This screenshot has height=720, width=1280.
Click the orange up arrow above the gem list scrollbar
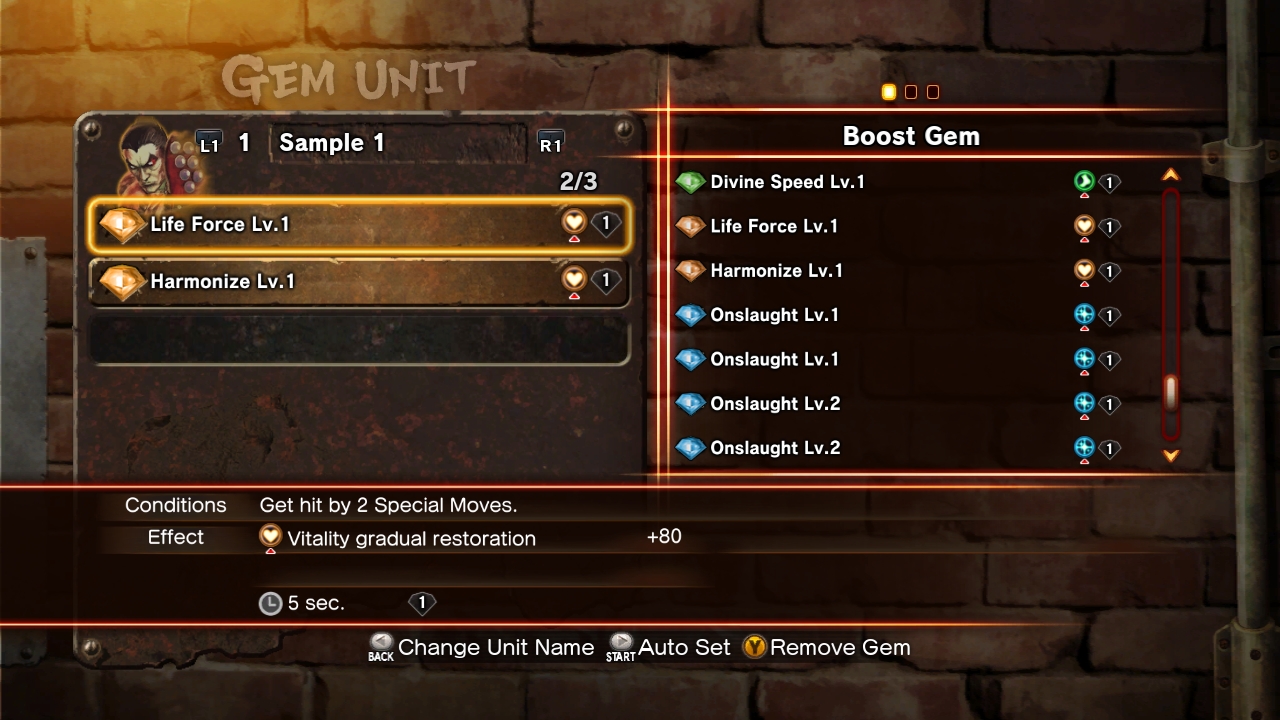coord(1171,175)
